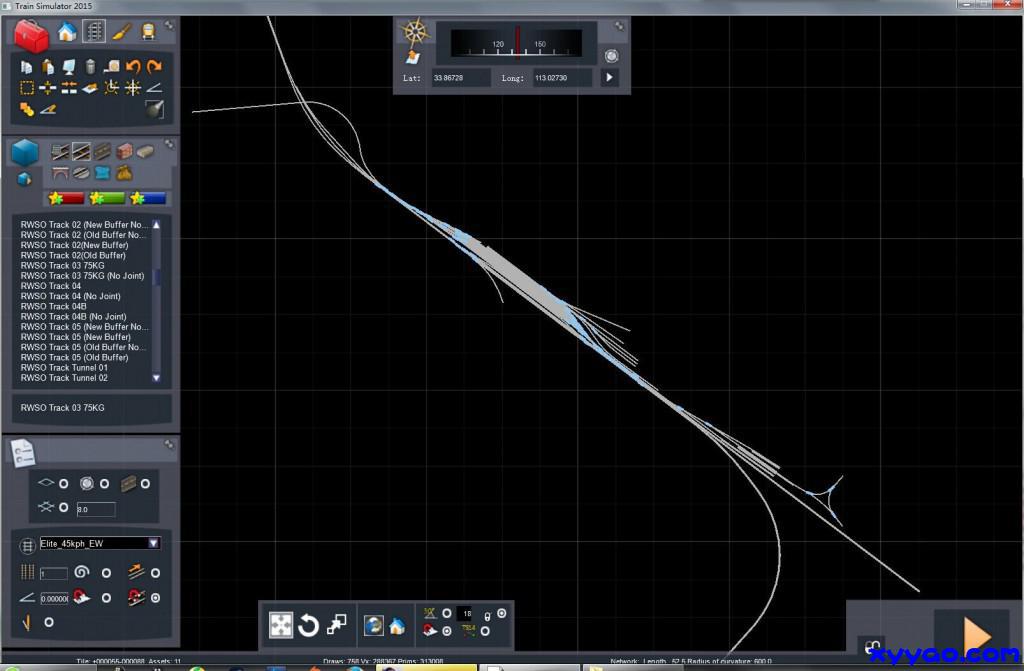Image resolution: width=1024 pixels, height=671 pixels.
Task: Click the Long coordinate field
Action: [x=562, y=77]
